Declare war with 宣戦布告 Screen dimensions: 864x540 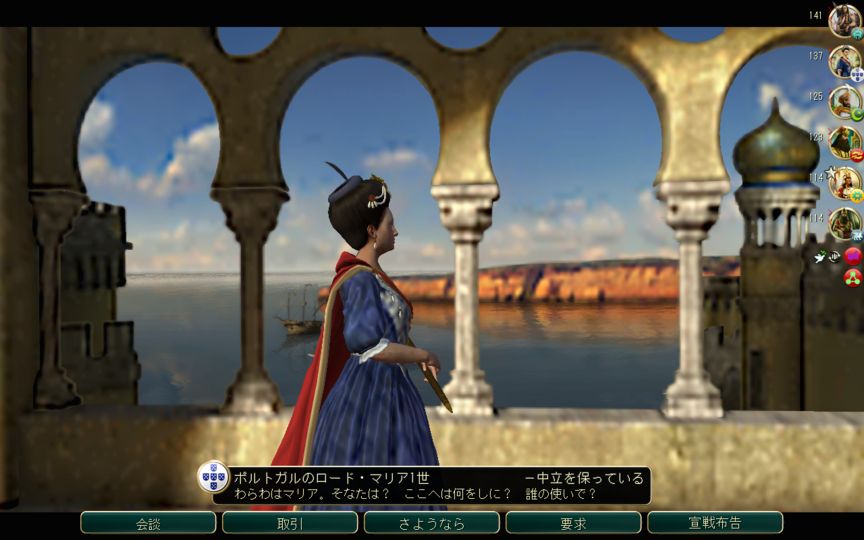(x=715, y=523)
